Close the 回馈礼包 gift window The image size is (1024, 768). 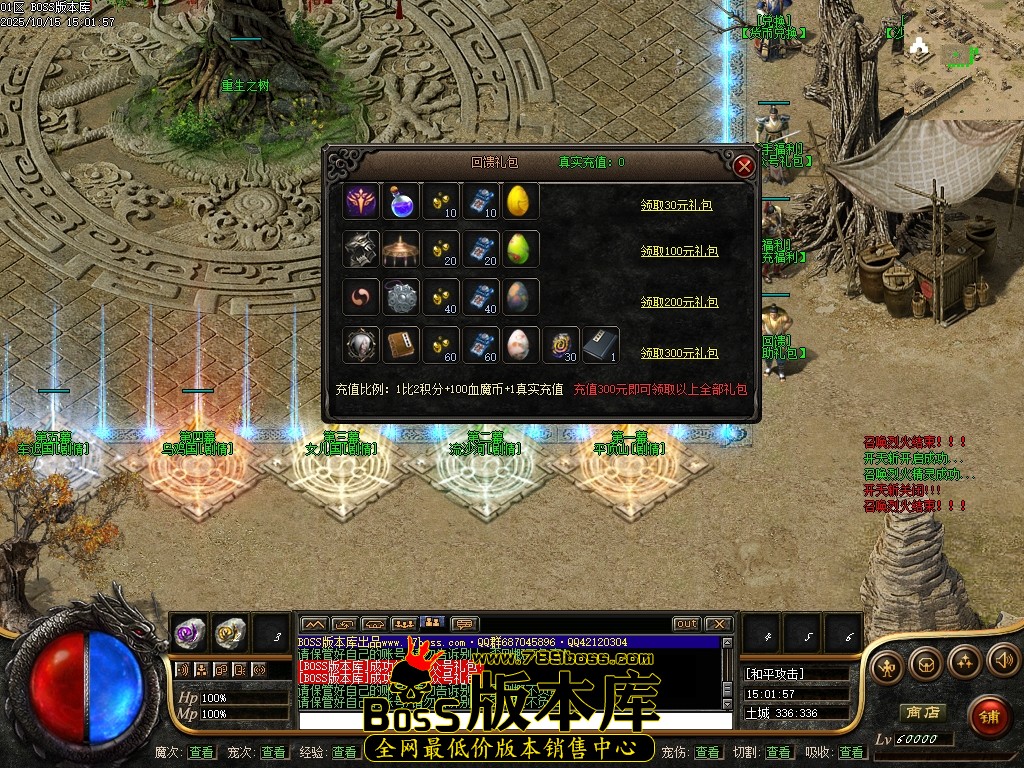(744, 166)
